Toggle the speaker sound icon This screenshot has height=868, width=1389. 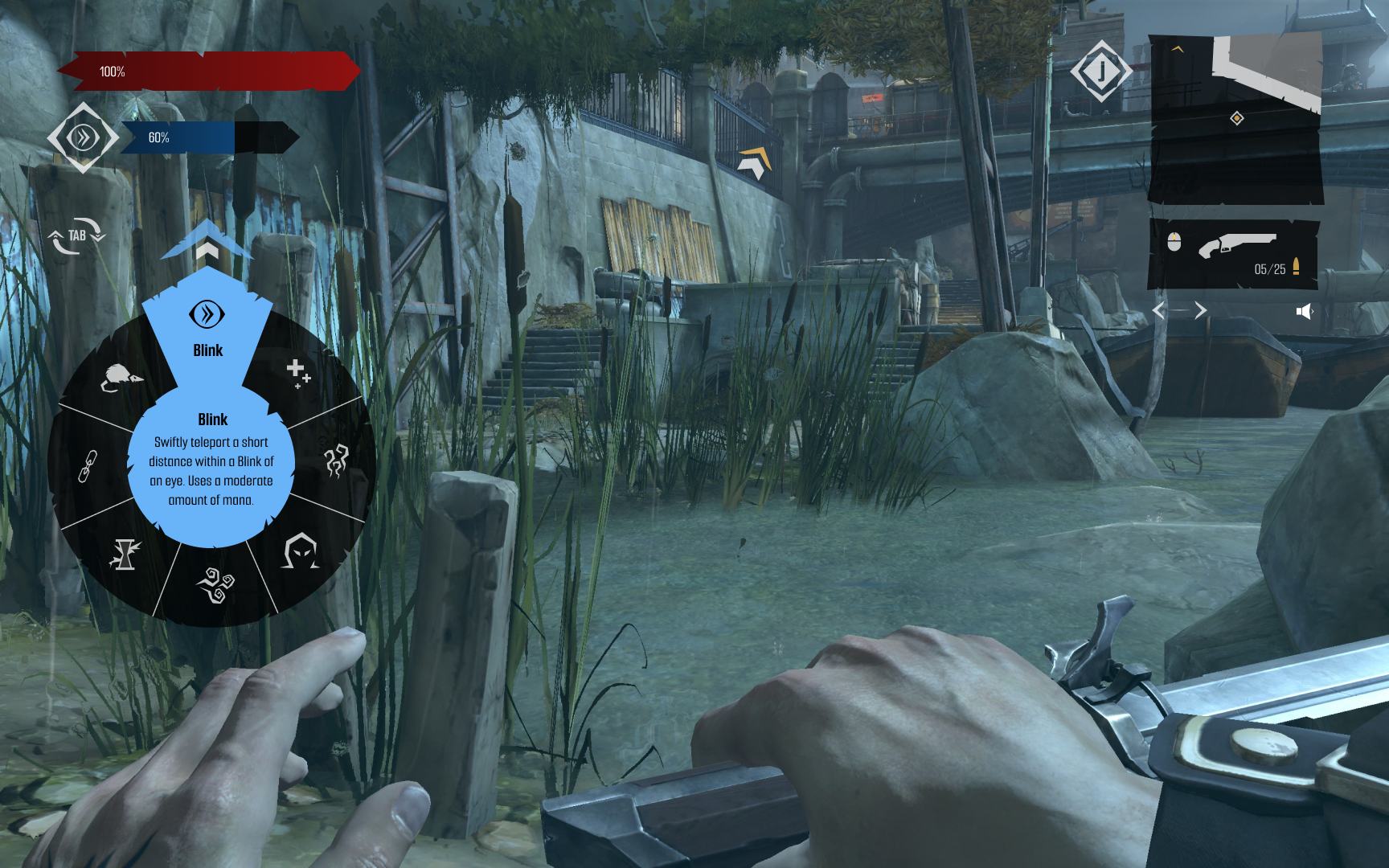pyautogui.click(x=1304, y=311)
